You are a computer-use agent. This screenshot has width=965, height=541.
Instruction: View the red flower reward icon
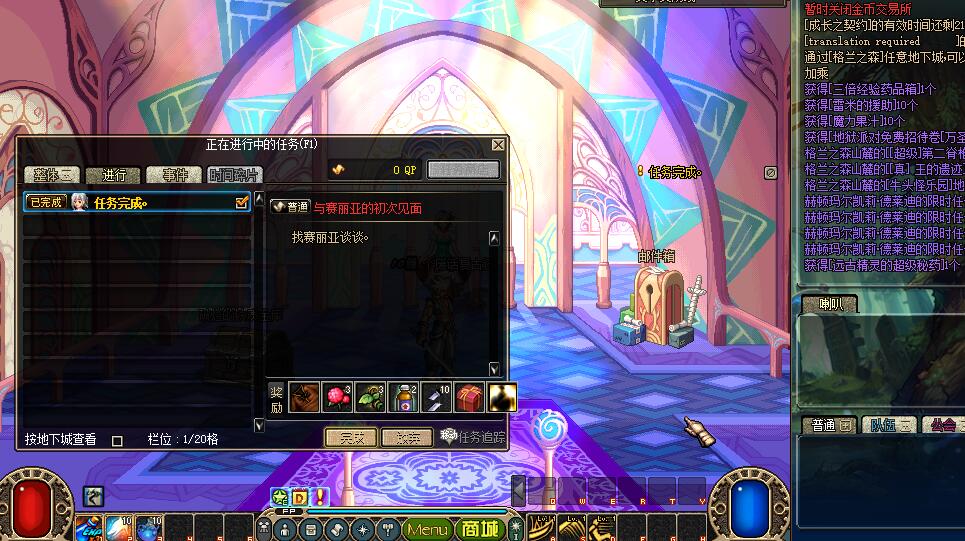338,398
